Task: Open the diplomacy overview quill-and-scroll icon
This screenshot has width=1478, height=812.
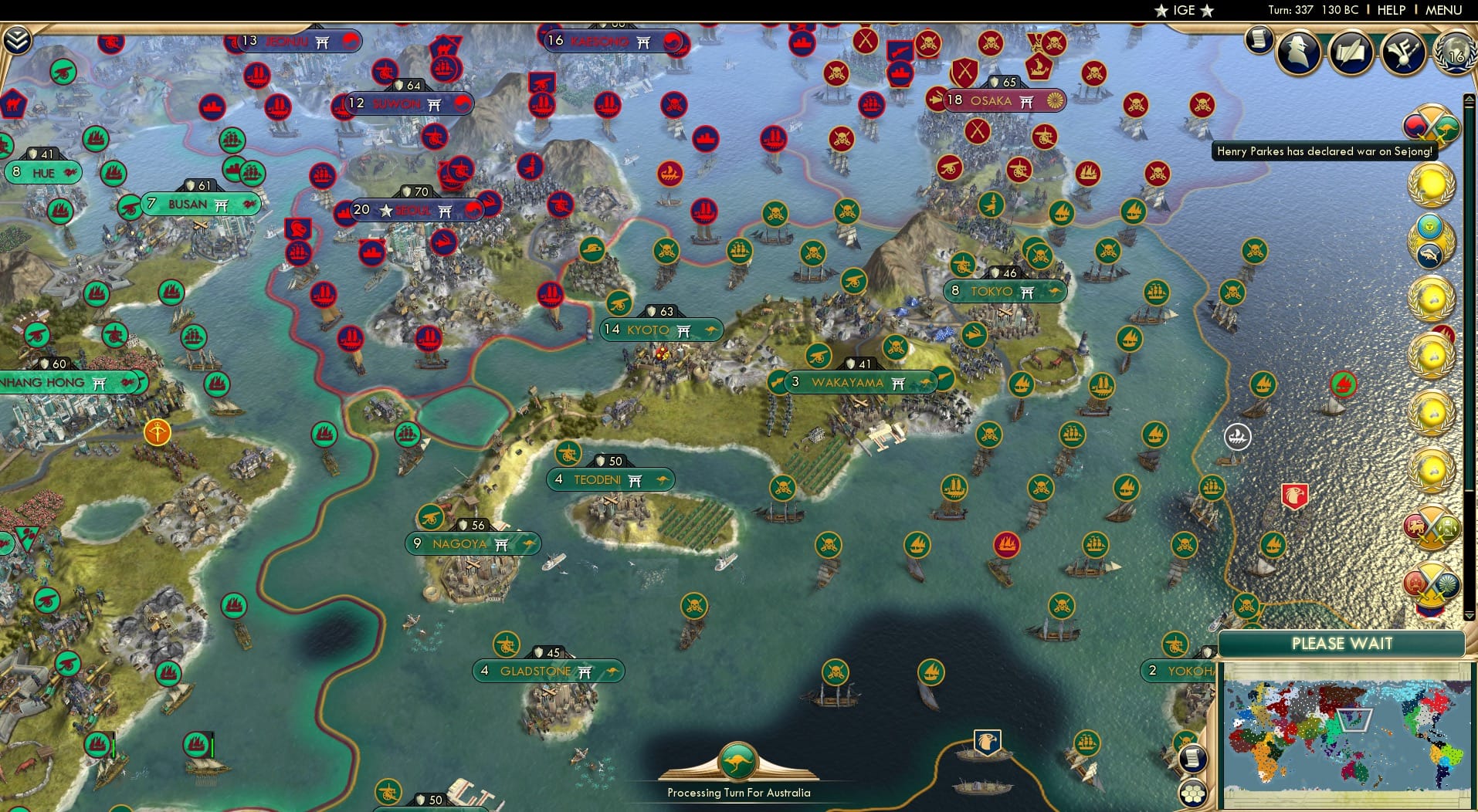Action: click(x=1350, y=51)
